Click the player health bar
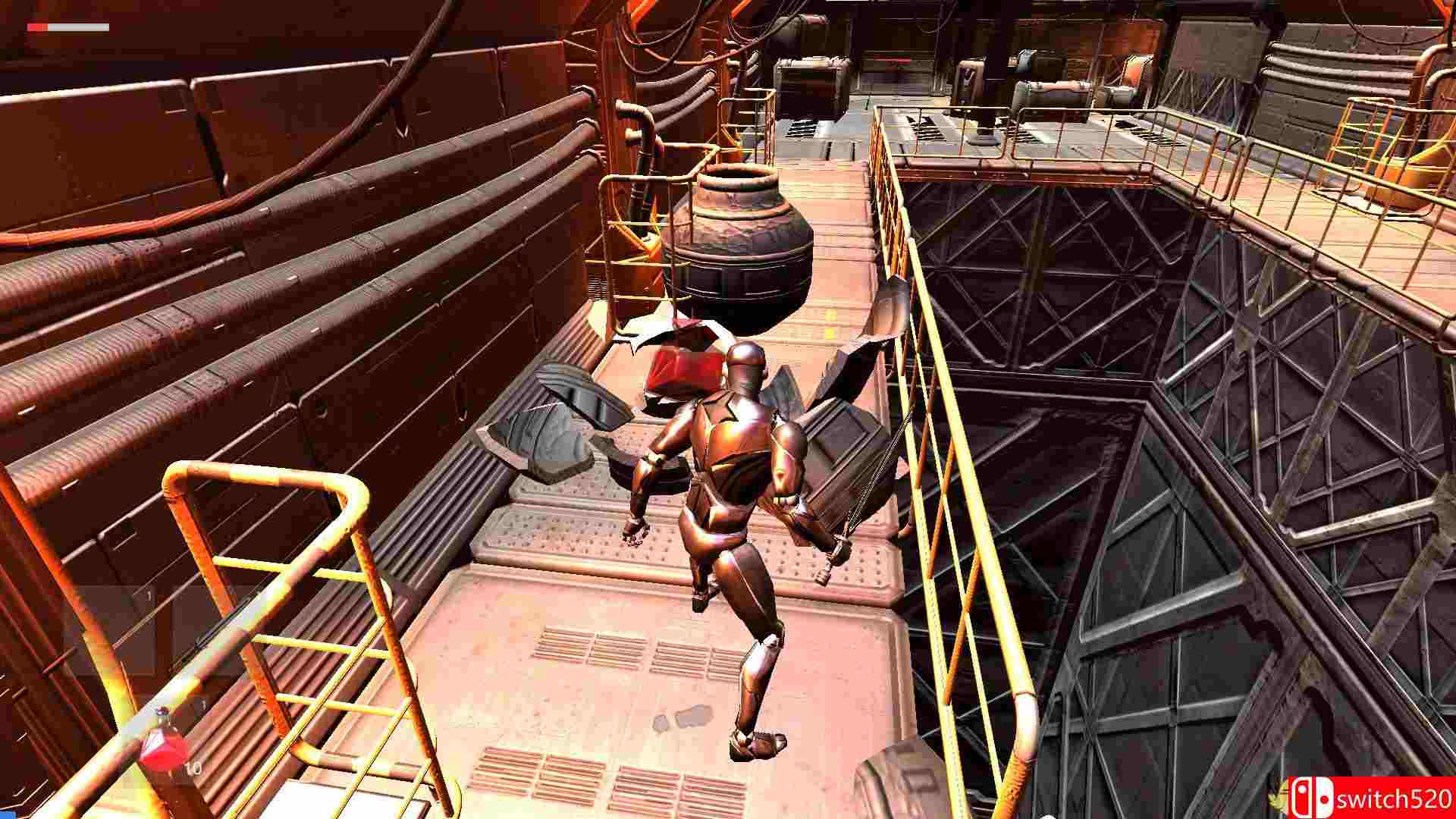The width and height of the screenshot is (1456, 819). coord(68,28)
